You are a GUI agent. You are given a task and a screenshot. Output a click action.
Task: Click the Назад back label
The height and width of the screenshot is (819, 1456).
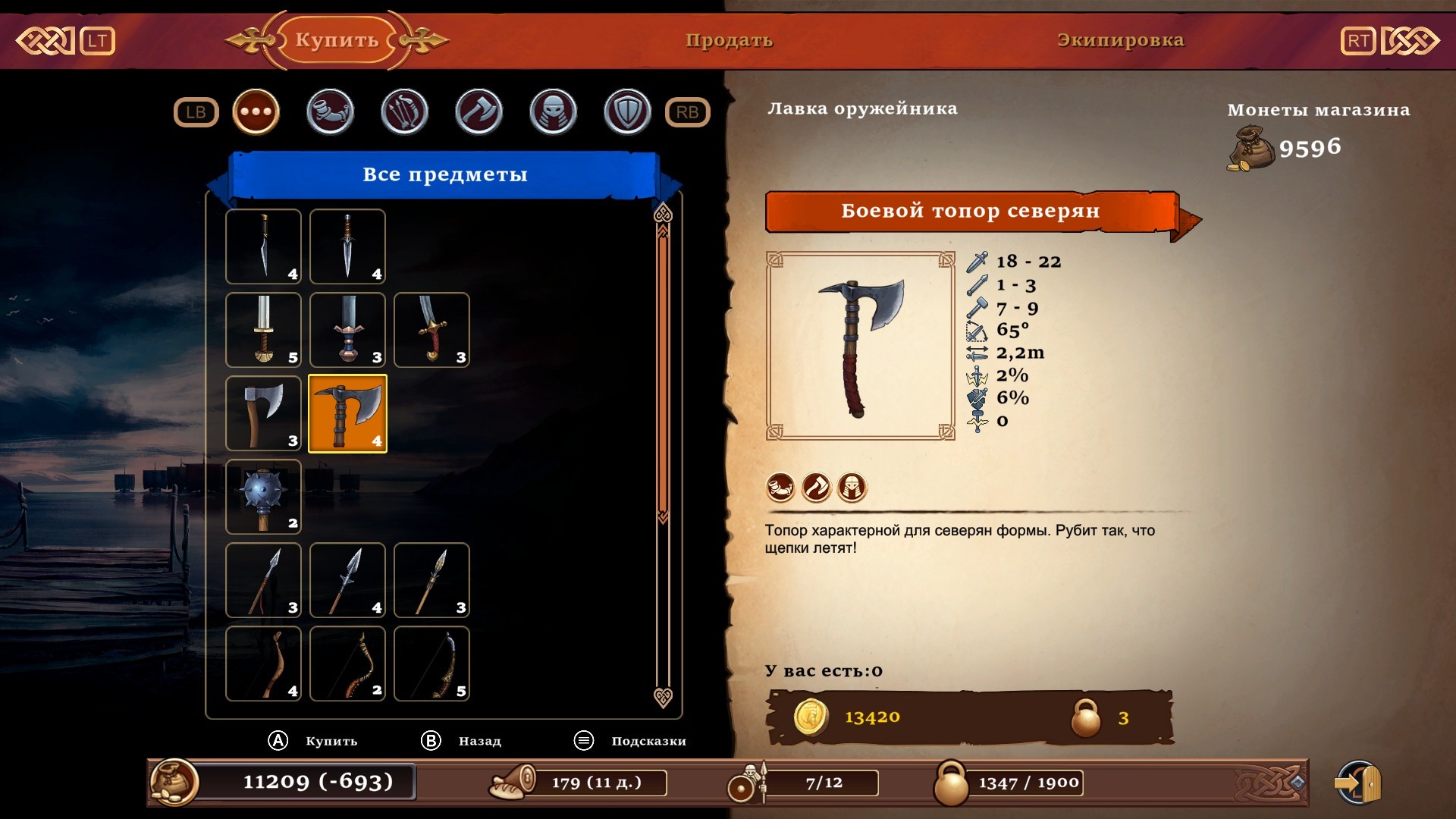479,741
